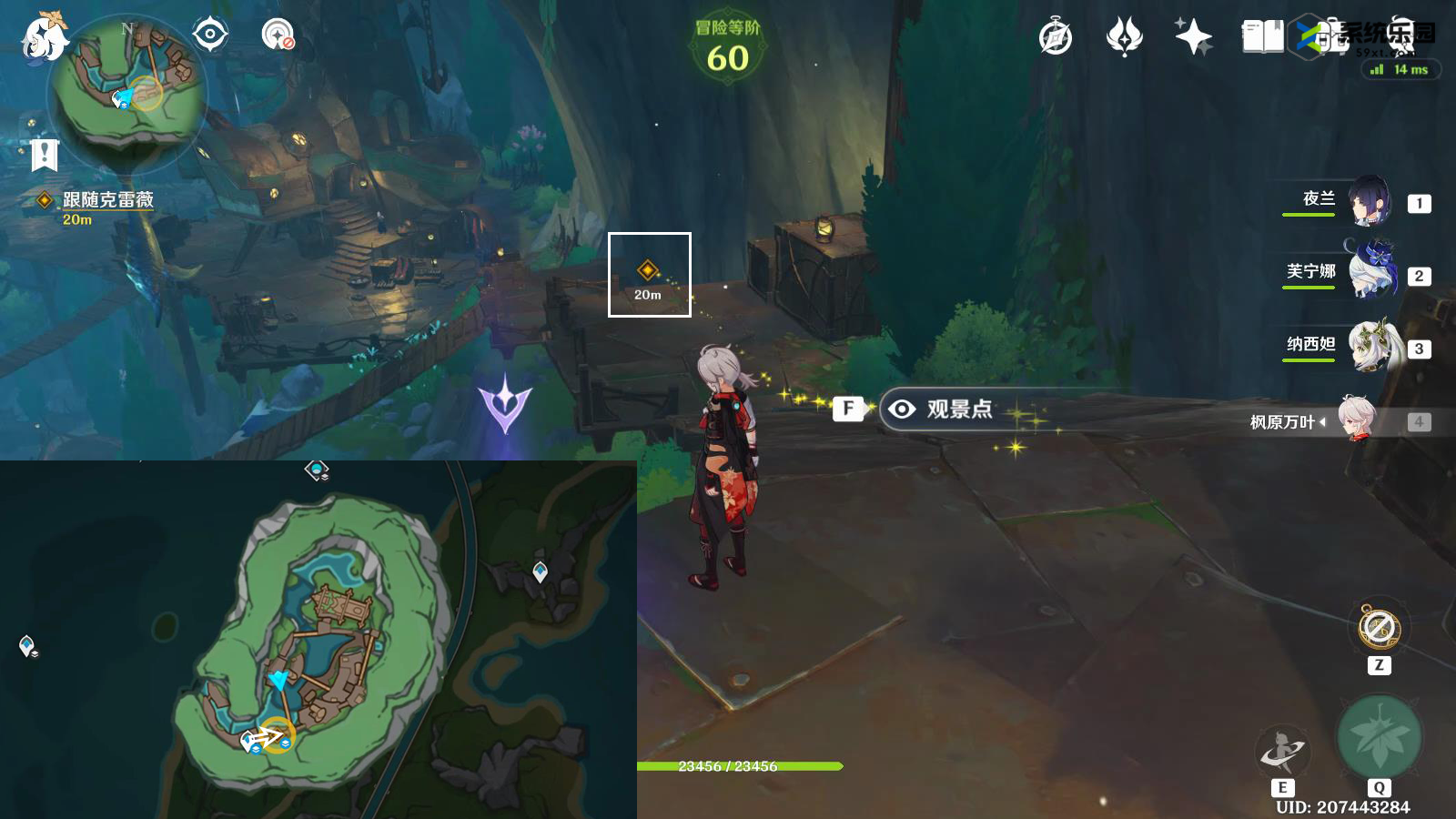
Task: Open the quest banner exclamation icon
Action: [44, 155]
